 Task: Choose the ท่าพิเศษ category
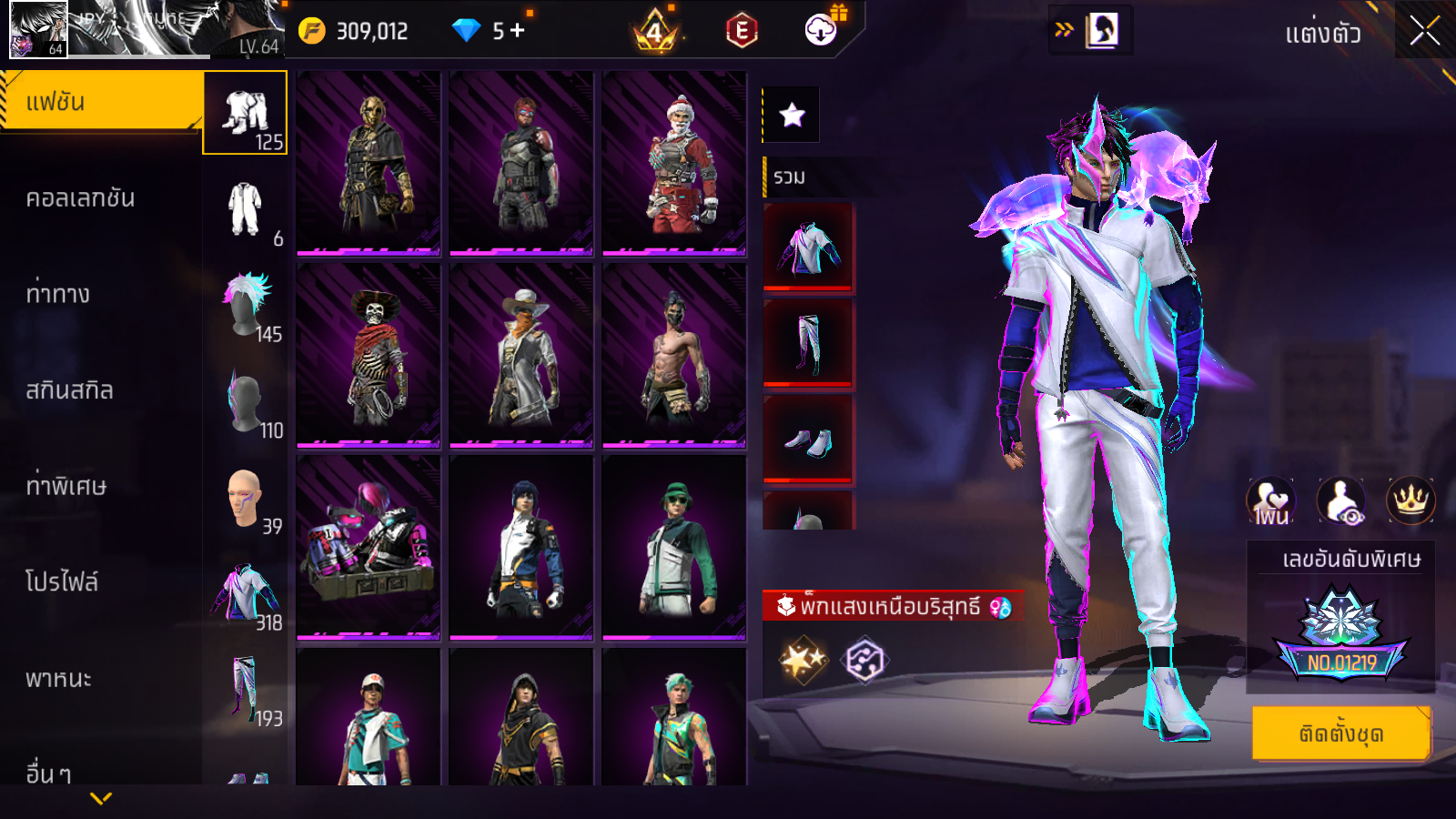tap(66, 486)
